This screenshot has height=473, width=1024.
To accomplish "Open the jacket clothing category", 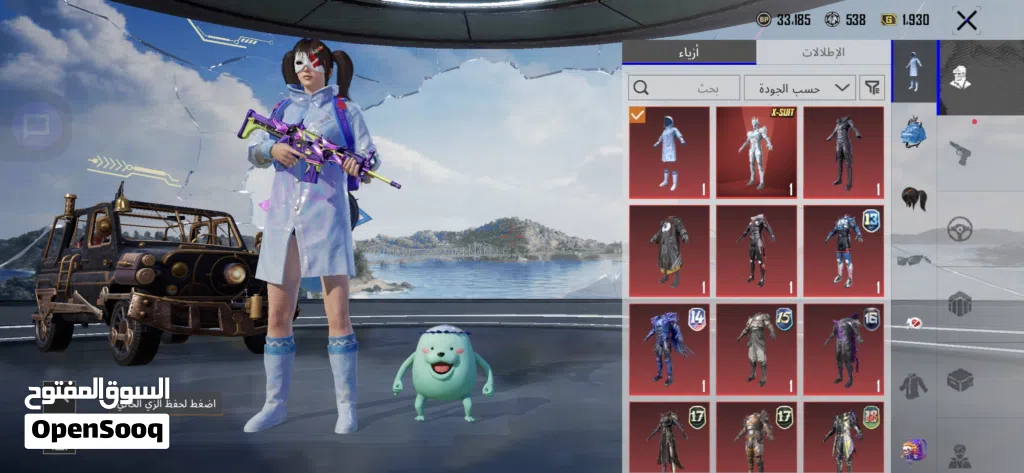I will point(912,384).
